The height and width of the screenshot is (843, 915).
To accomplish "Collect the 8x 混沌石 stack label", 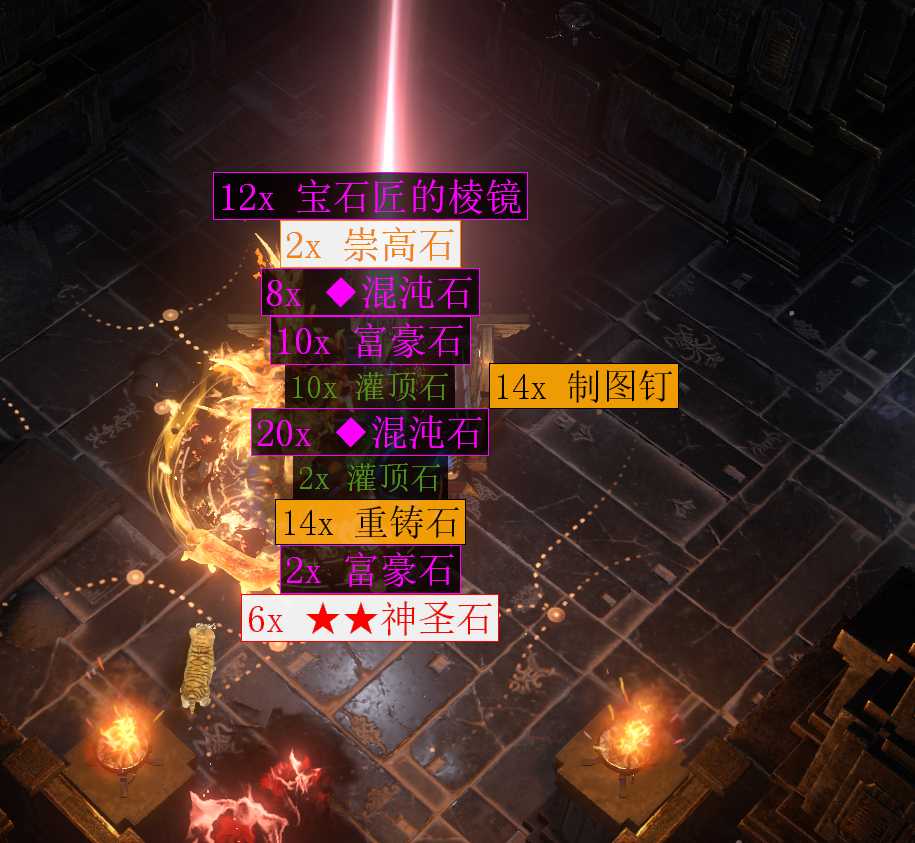I will (371, 293).
